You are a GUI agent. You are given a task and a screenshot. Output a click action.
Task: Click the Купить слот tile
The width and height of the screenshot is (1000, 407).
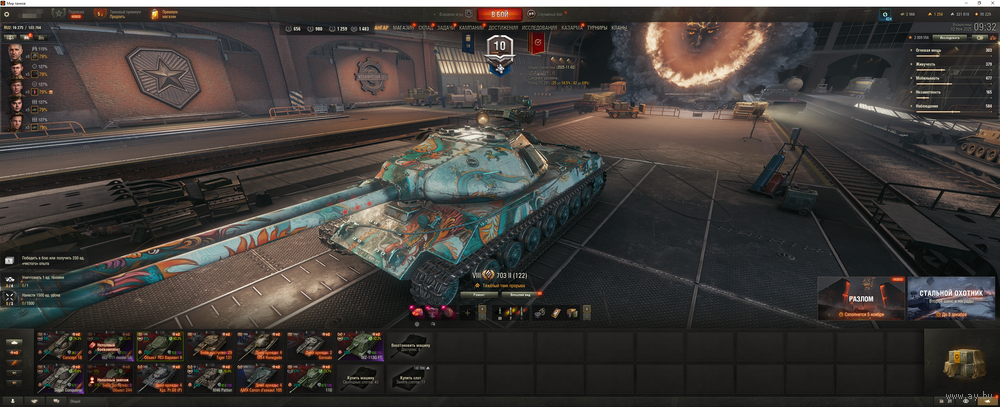click(x=410, y=378)
